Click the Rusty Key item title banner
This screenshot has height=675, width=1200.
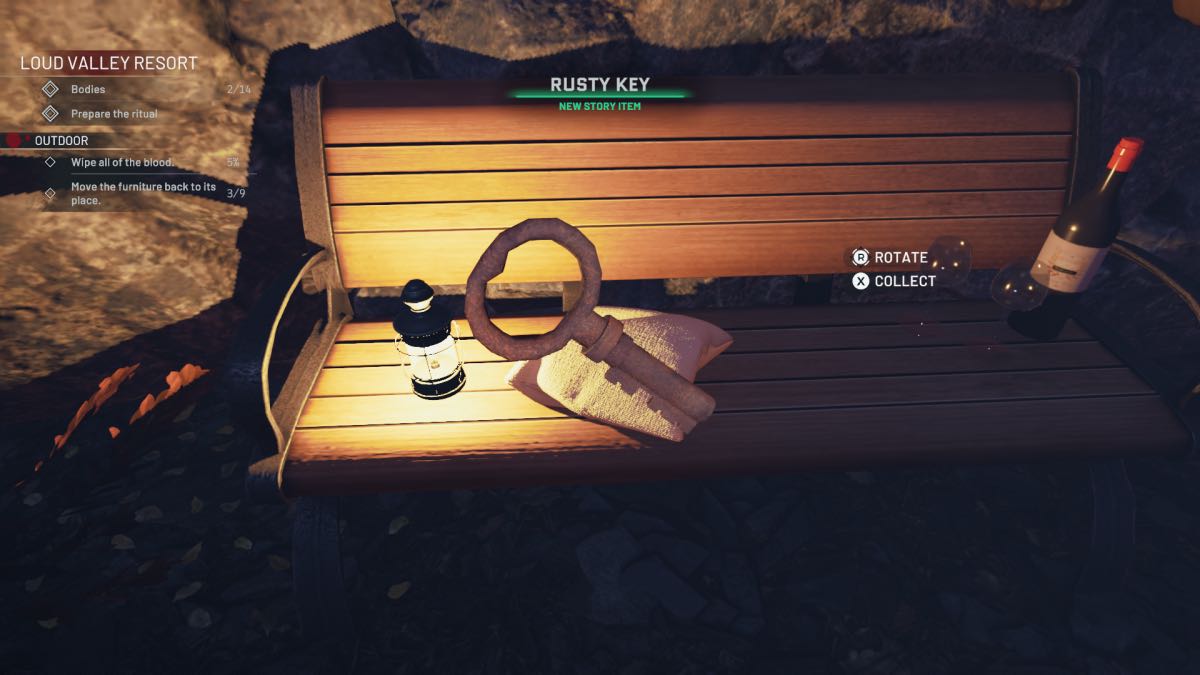tap(600, 86)
